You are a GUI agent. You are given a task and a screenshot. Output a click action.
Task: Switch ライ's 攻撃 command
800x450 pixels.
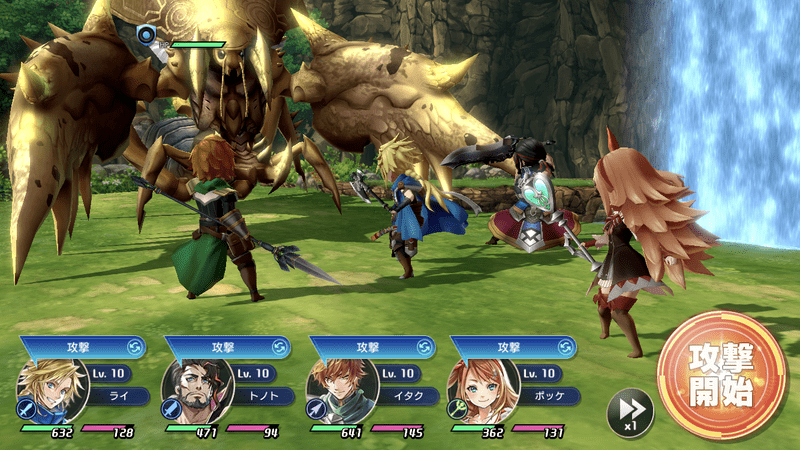(x=134, y=347)
